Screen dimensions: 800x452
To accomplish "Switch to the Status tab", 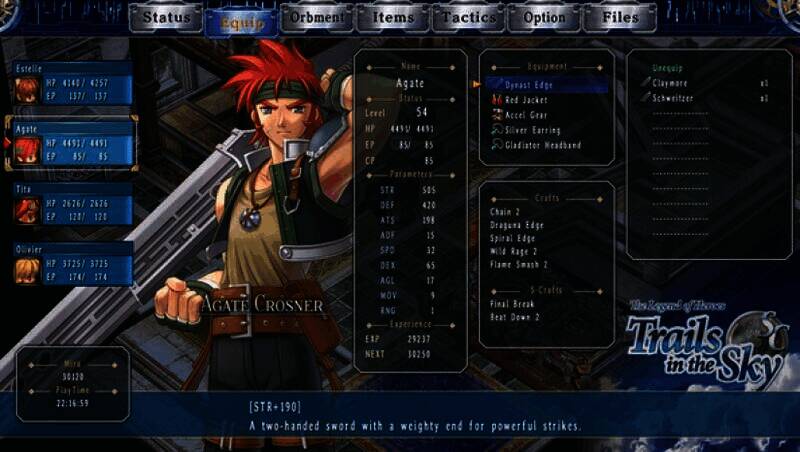I will (166, 18).
